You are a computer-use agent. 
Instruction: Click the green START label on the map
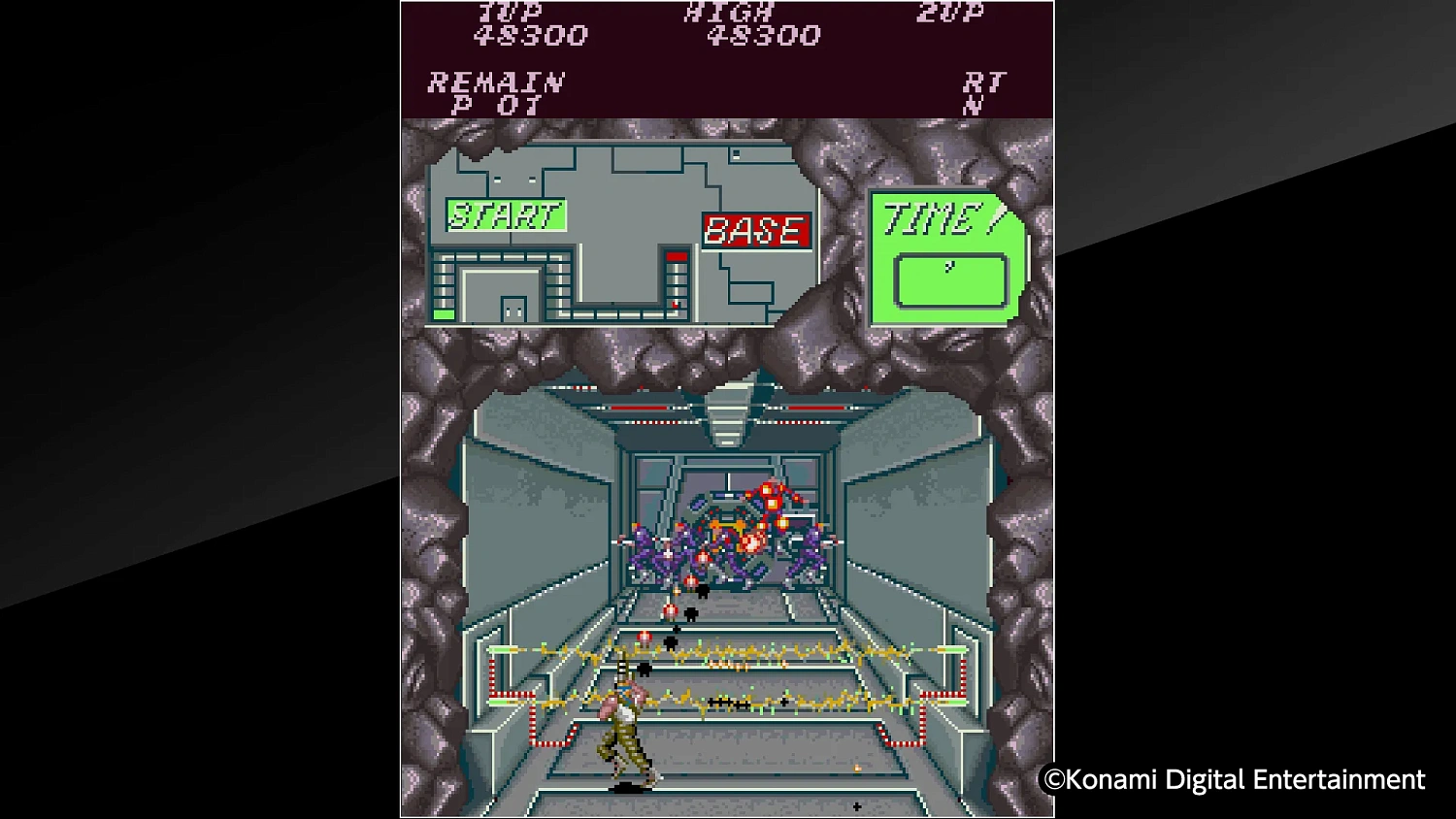pos(504,213)
